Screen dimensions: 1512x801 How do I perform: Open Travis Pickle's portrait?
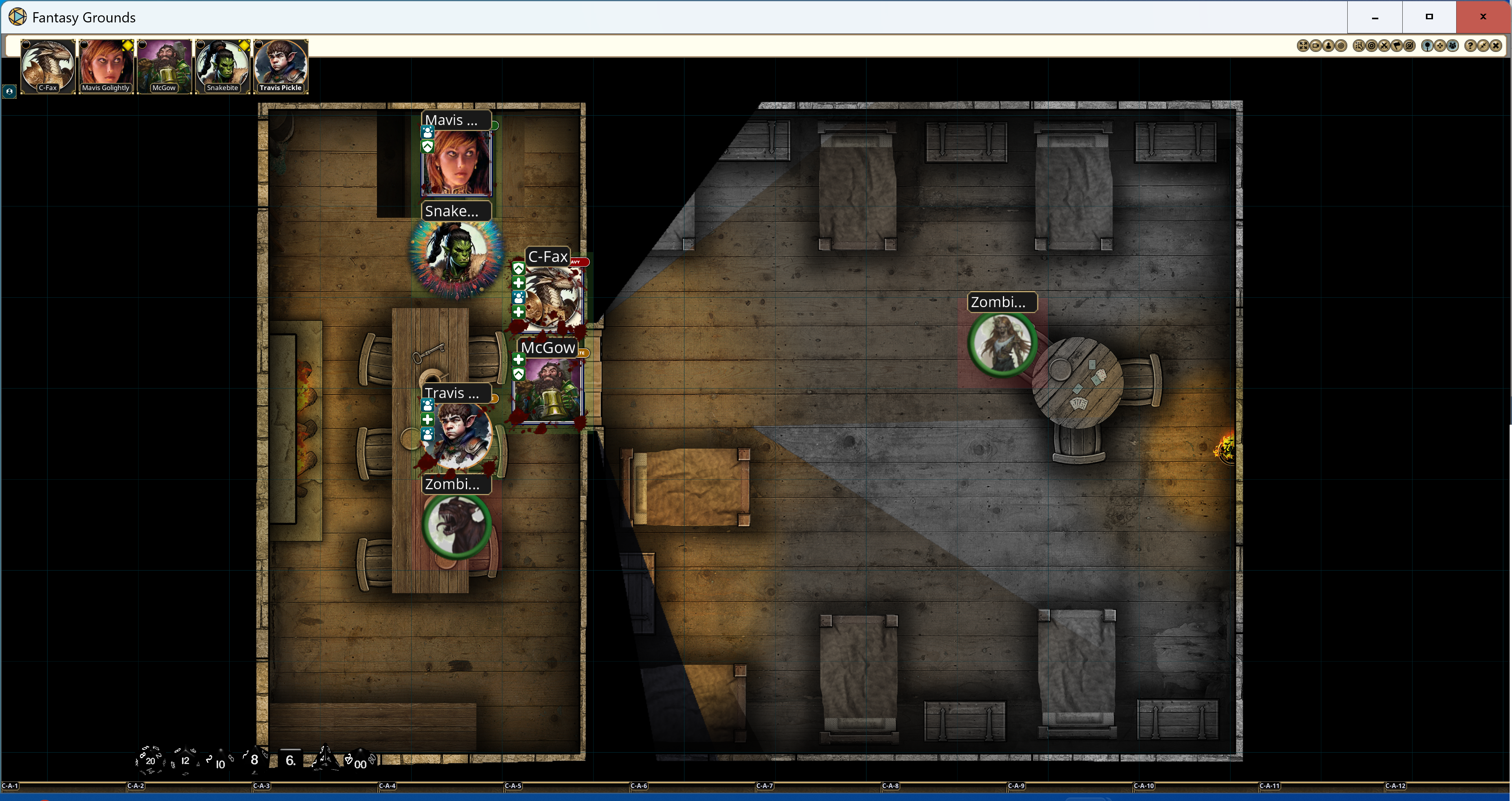coord(281,65)
